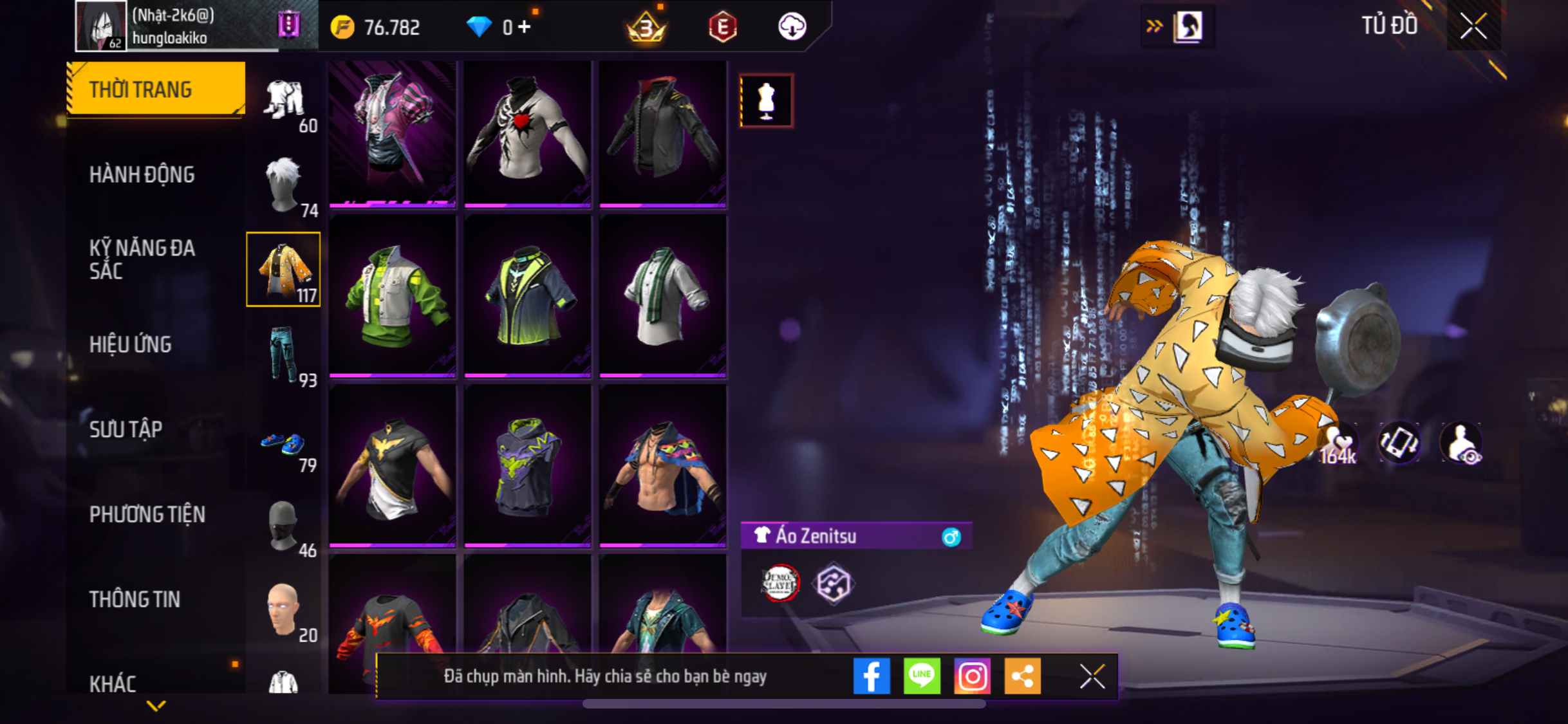This screenshot has height=724, width=1568.
Task: Switch to the Hành Động tab
Action: pyautogui.click(x=142, y=174)
